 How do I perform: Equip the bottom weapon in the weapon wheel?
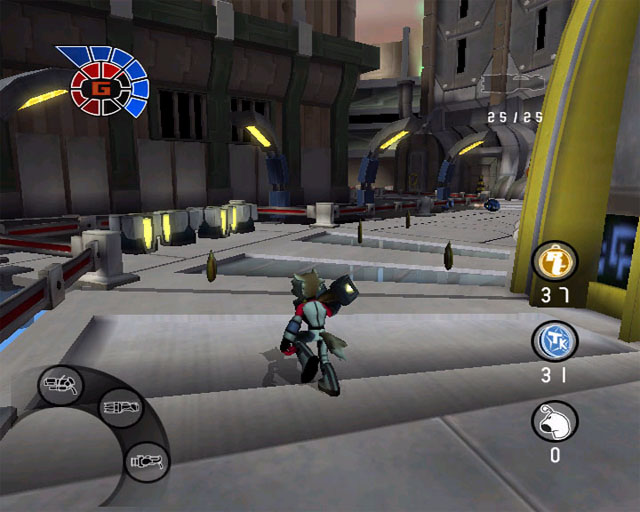point(146,461)
